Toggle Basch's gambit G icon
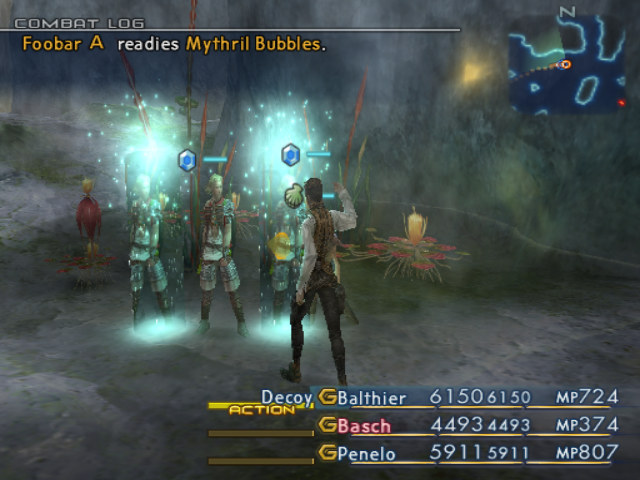Viewport: 640px width, 480px height. point(327,426)
